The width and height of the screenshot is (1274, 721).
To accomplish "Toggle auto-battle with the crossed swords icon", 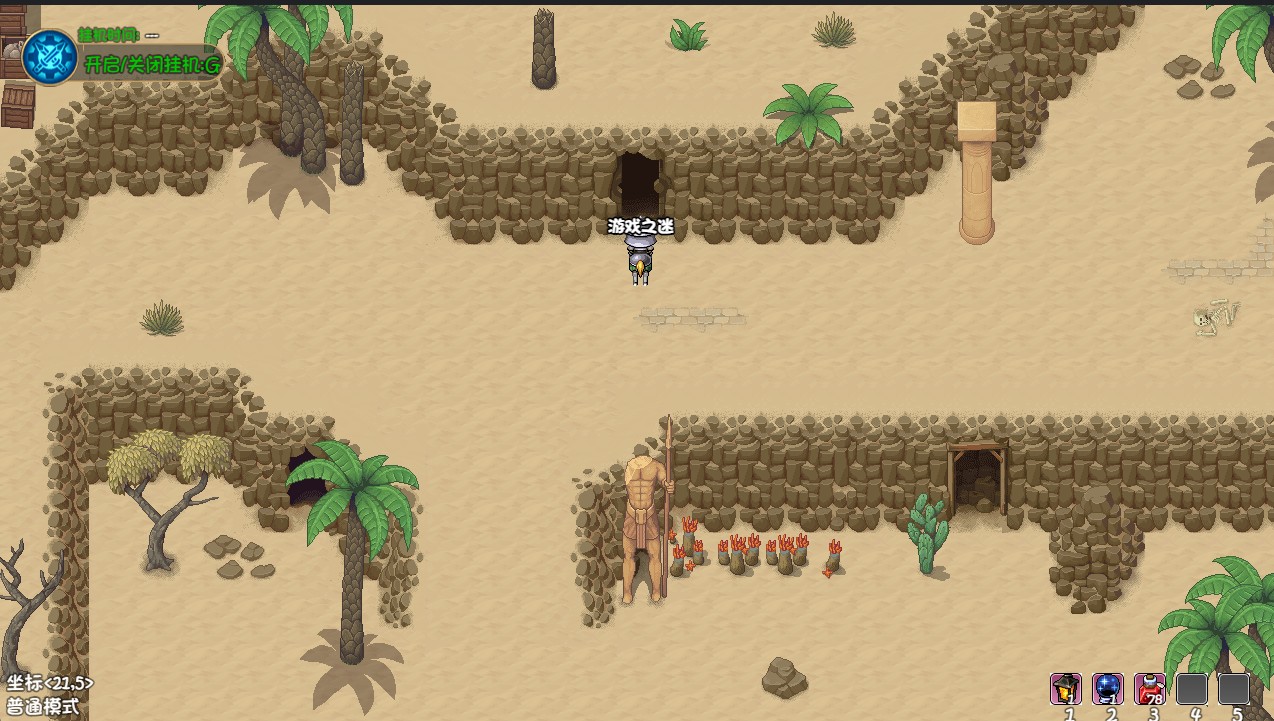I will point(50,56).
